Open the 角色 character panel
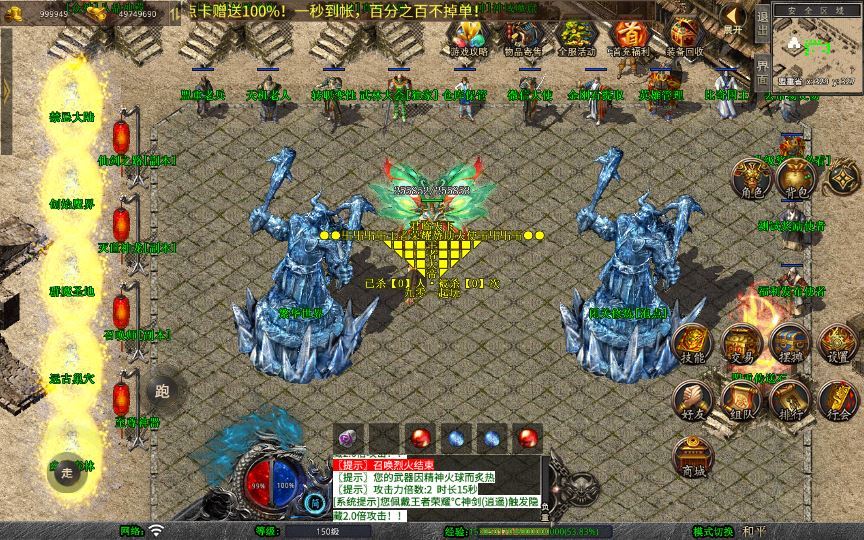 [x=751, y=179]
